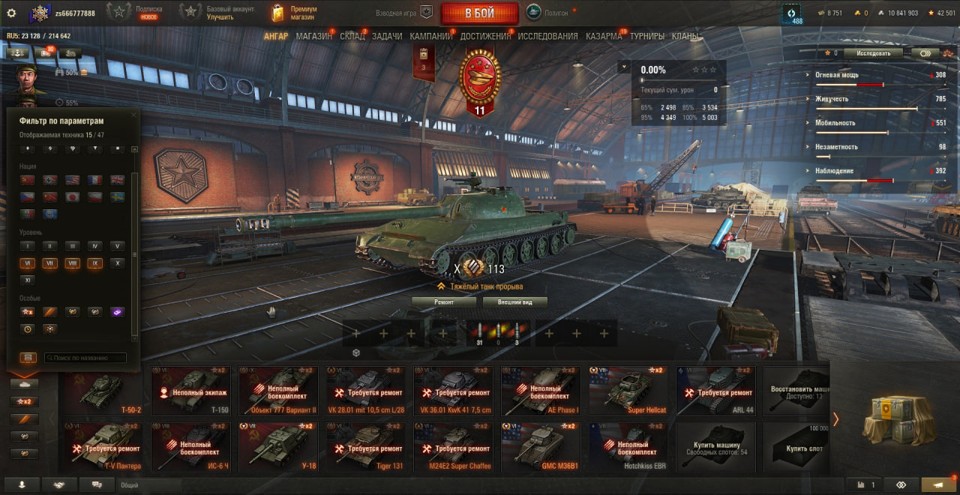
Task: Click the Исследовать button in the stats panel
Action: coord(873,53)
